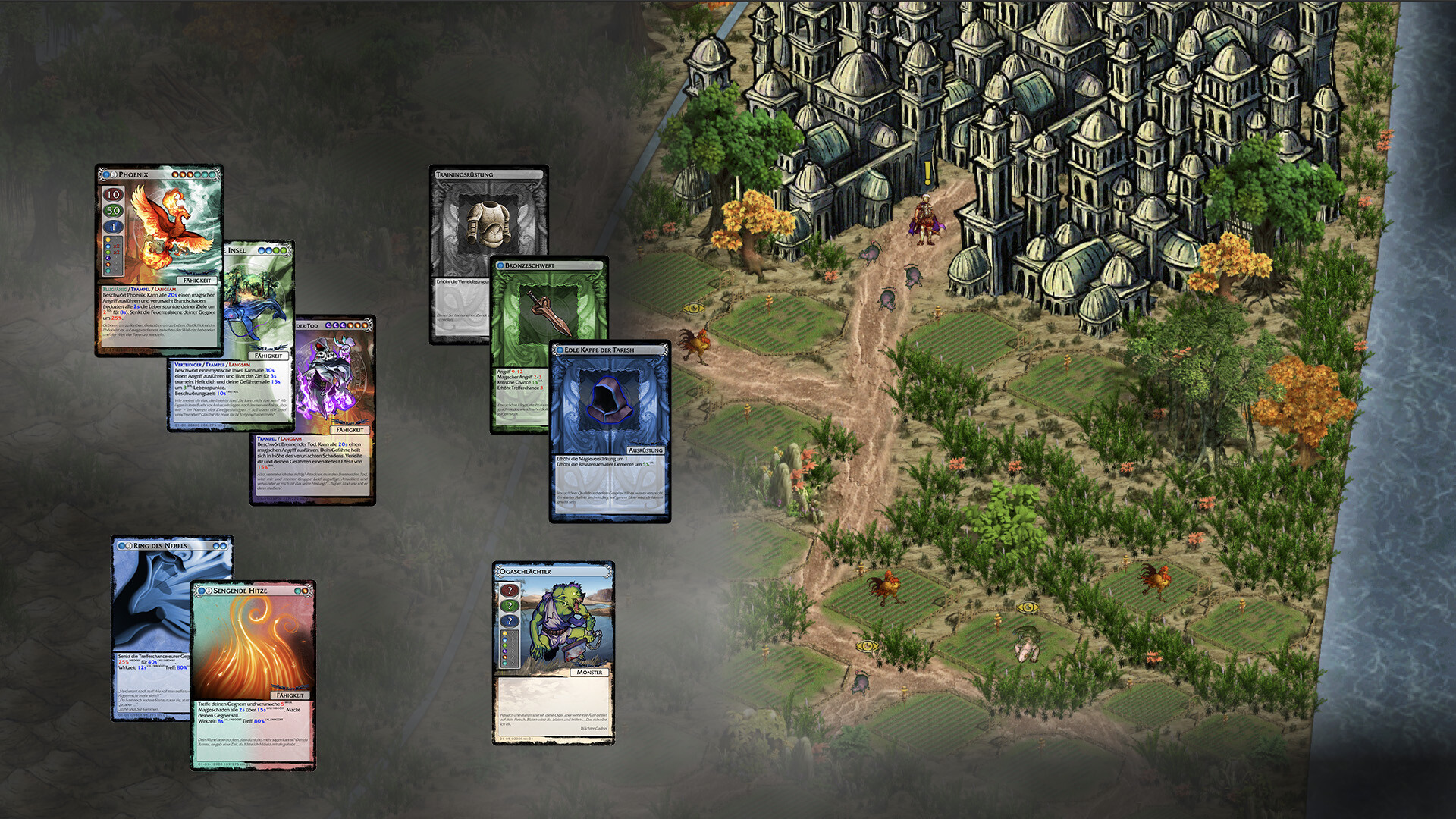Expand the first question-mark stat on Ogaschlächter

coord(510,591)
